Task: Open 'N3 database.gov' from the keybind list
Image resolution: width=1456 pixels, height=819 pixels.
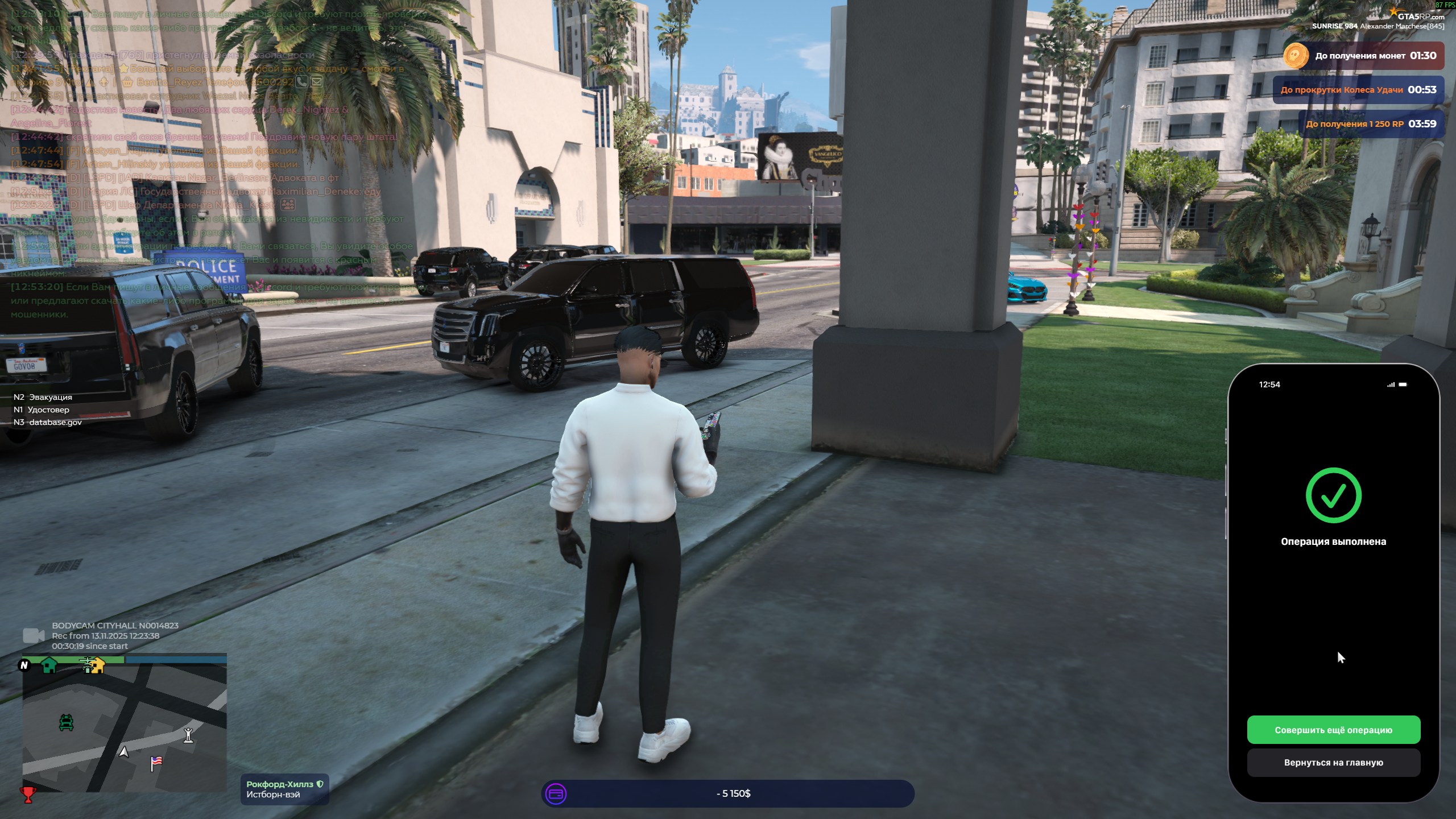Action: point(47,422)
